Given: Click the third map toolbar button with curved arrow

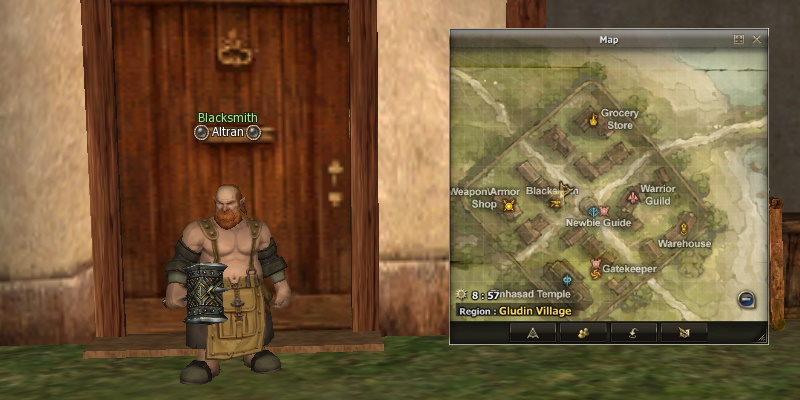Looking at the screenshot, I should click(633, 332).
